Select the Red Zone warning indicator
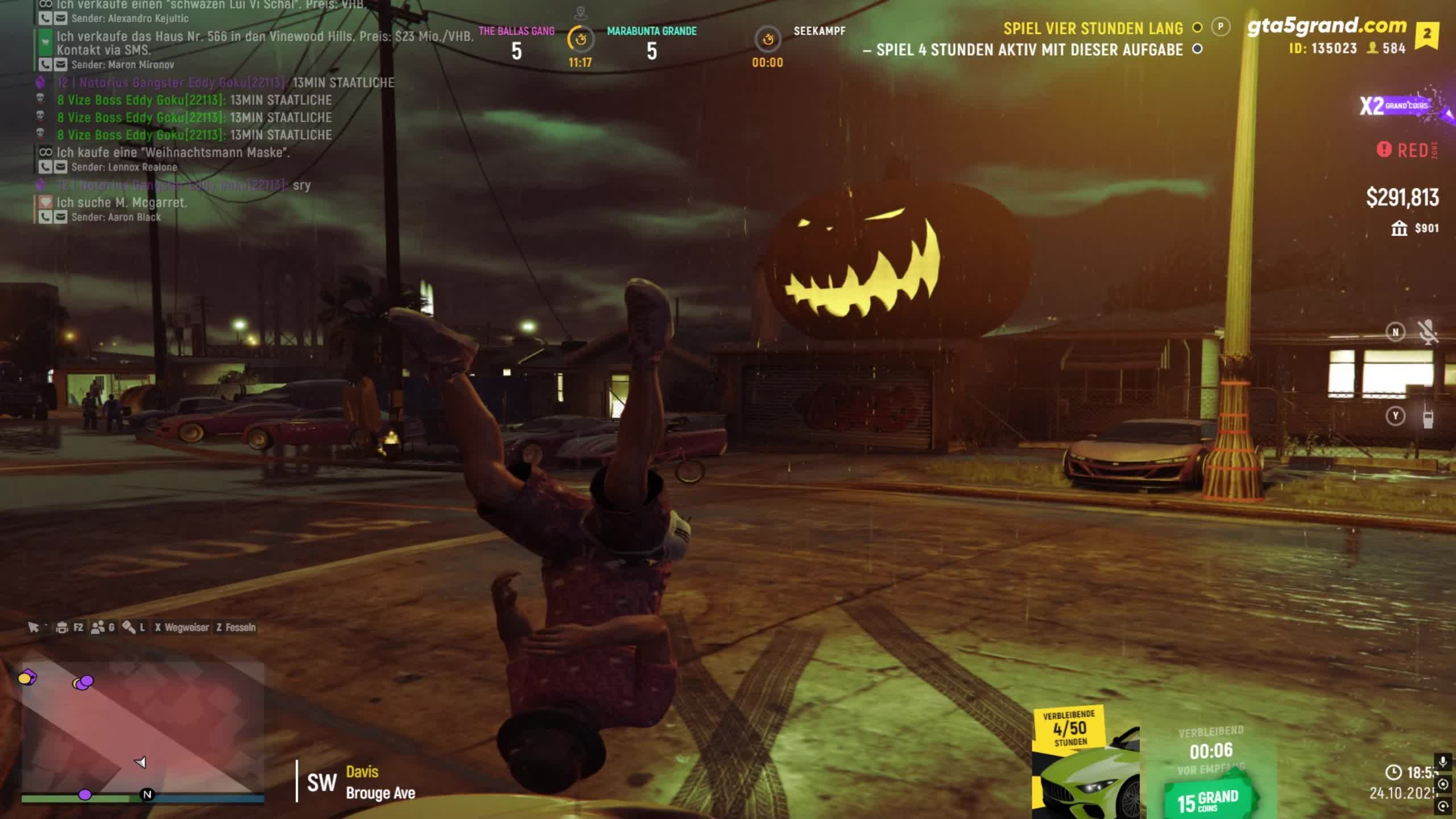 coord(1406,150)
